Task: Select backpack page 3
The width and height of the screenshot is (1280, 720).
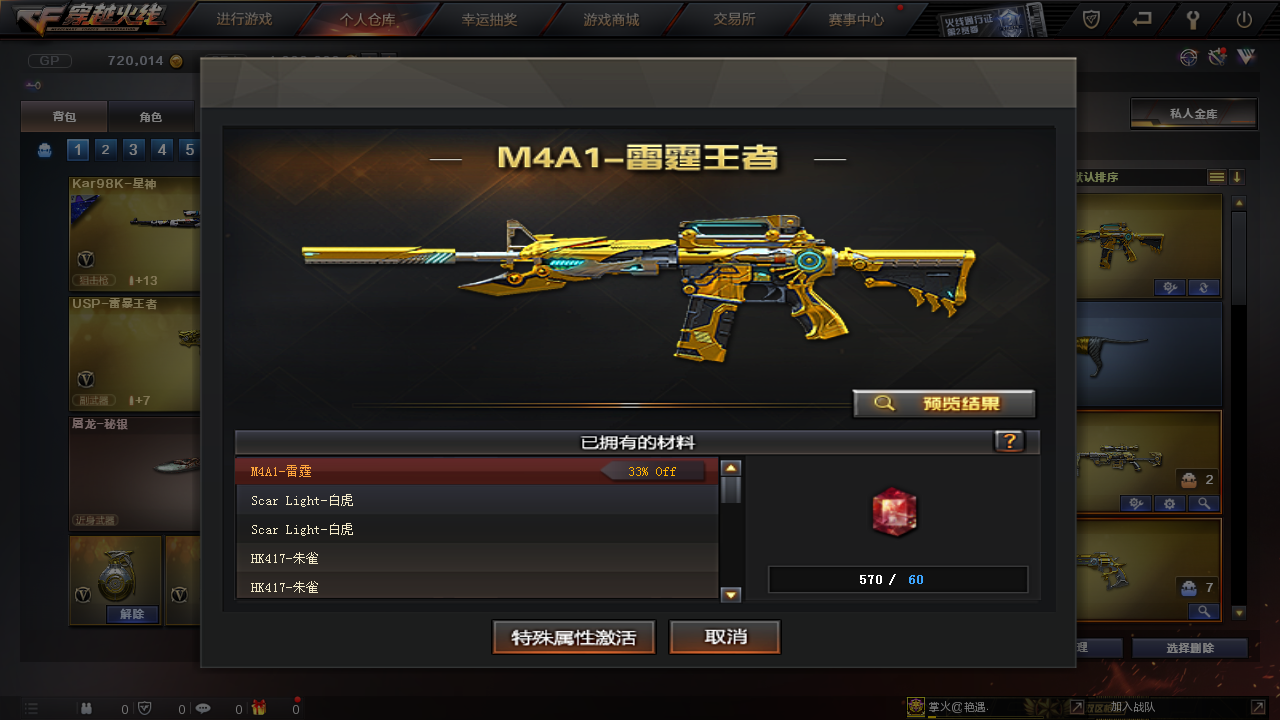Action: (133, 150)
